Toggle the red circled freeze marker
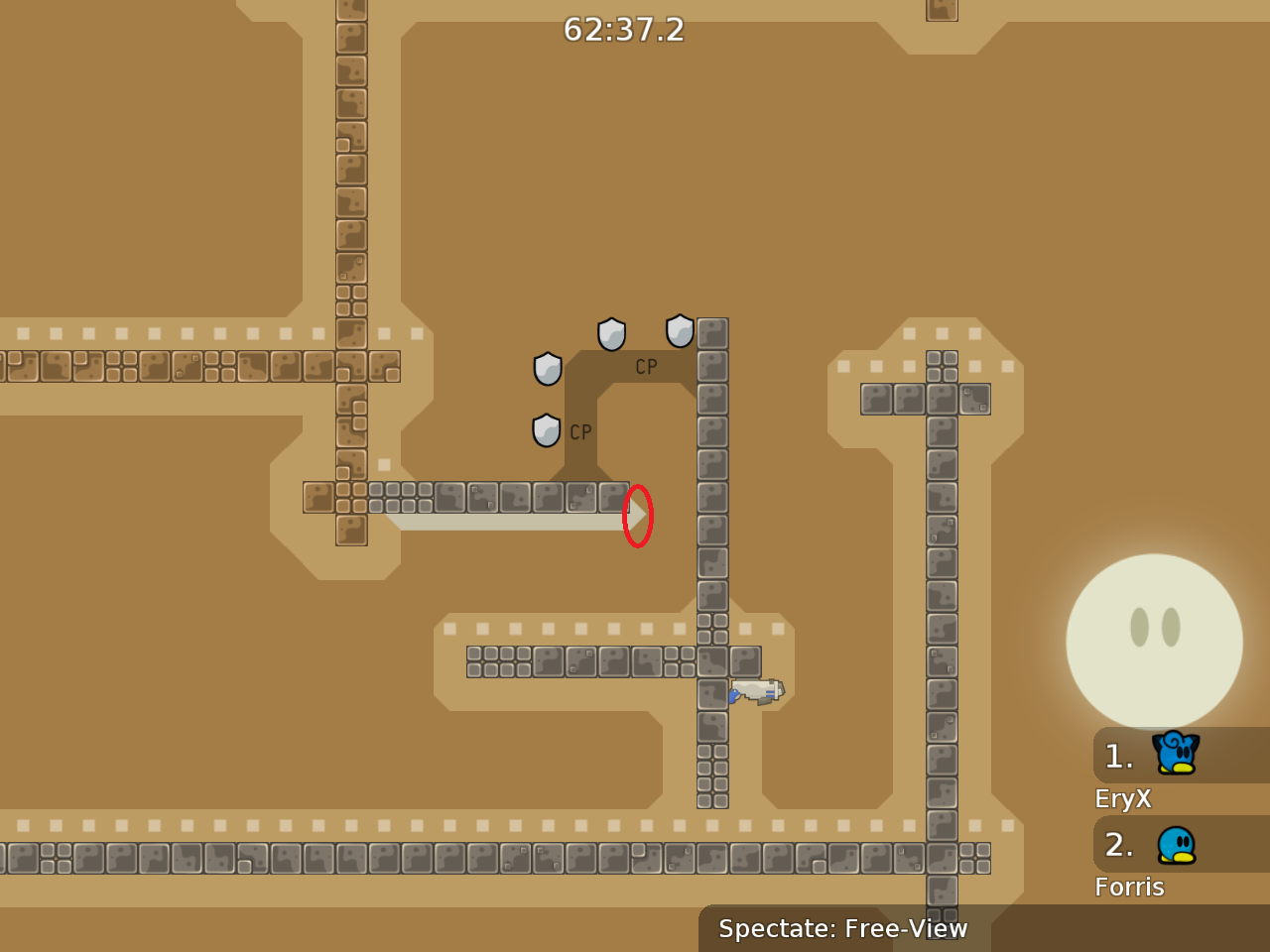Screen dimensions: 1270x952 638,516
